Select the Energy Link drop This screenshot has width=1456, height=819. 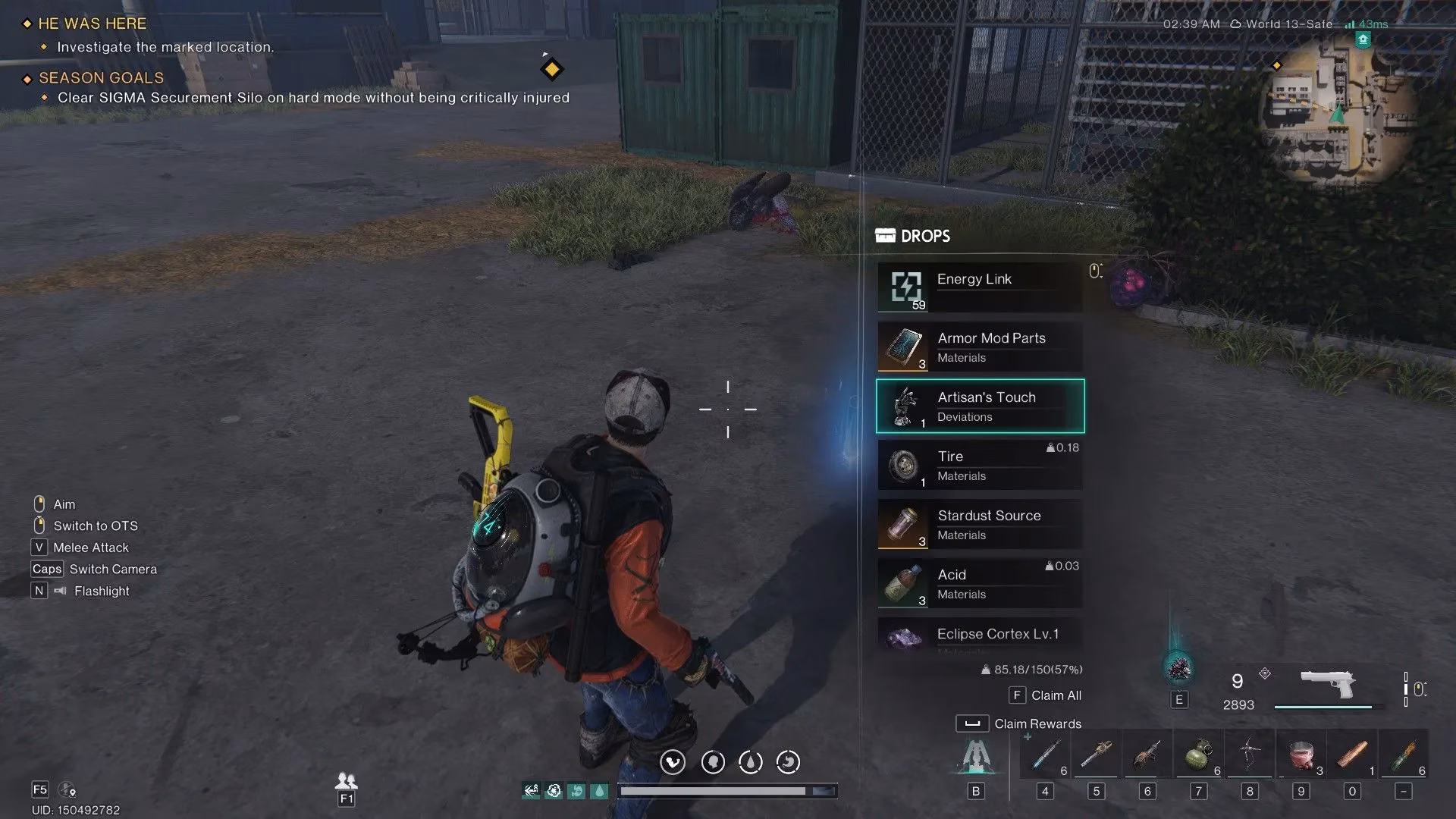click(x=980, y=287)
